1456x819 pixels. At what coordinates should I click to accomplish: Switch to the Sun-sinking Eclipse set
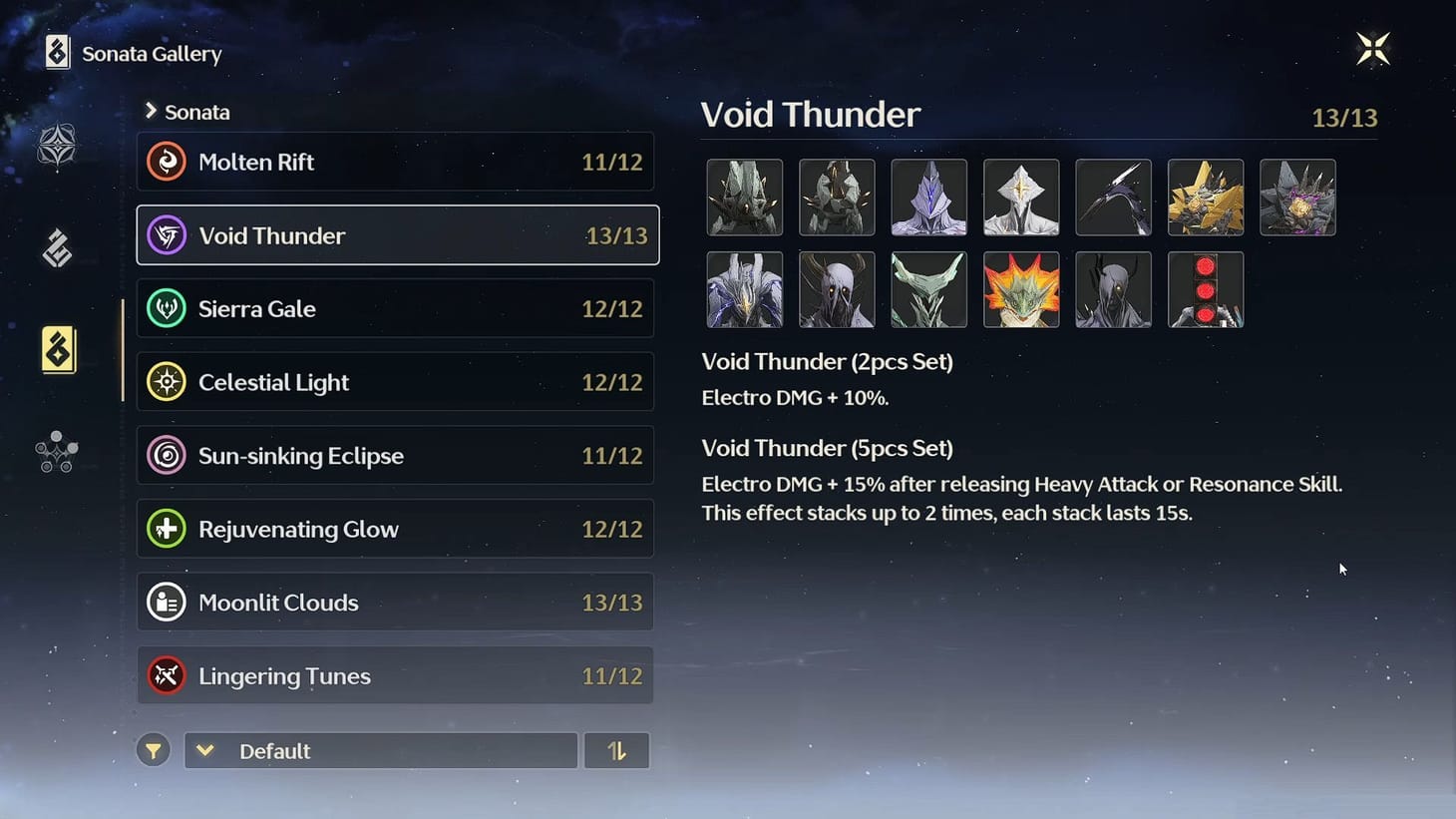point(395,455)
